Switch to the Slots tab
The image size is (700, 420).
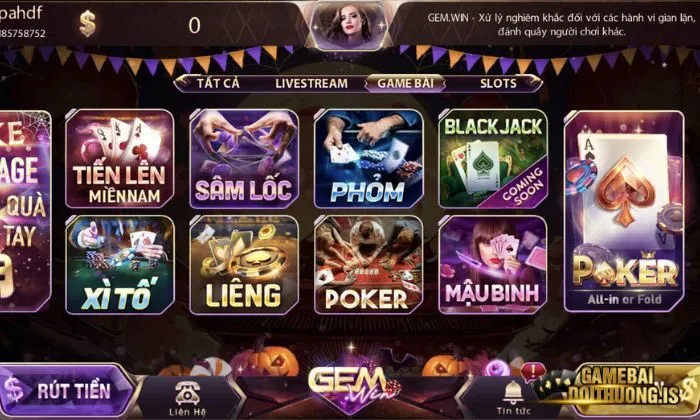coord(498,84)
